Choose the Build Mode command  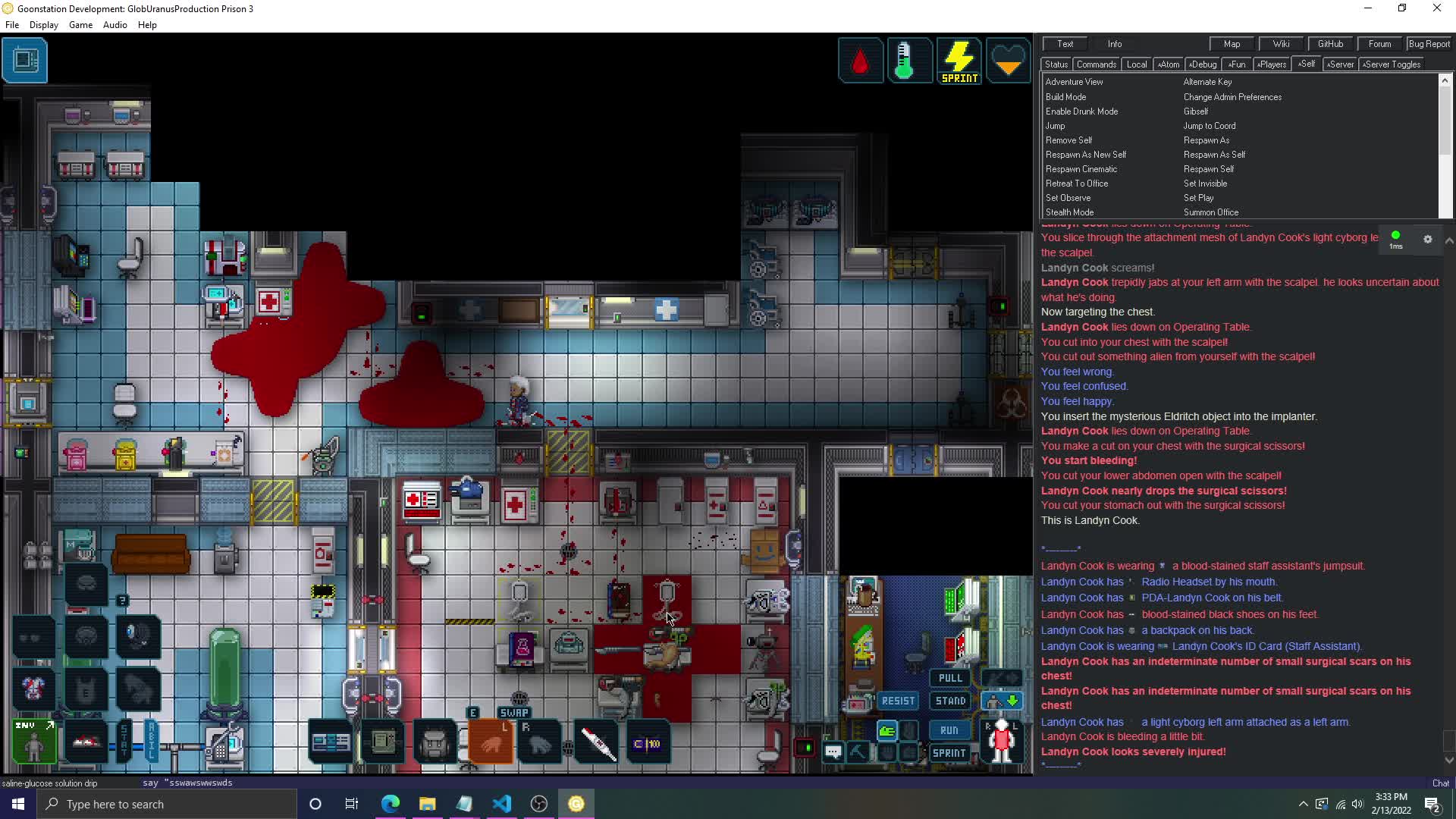click(x=1065, y=97)
